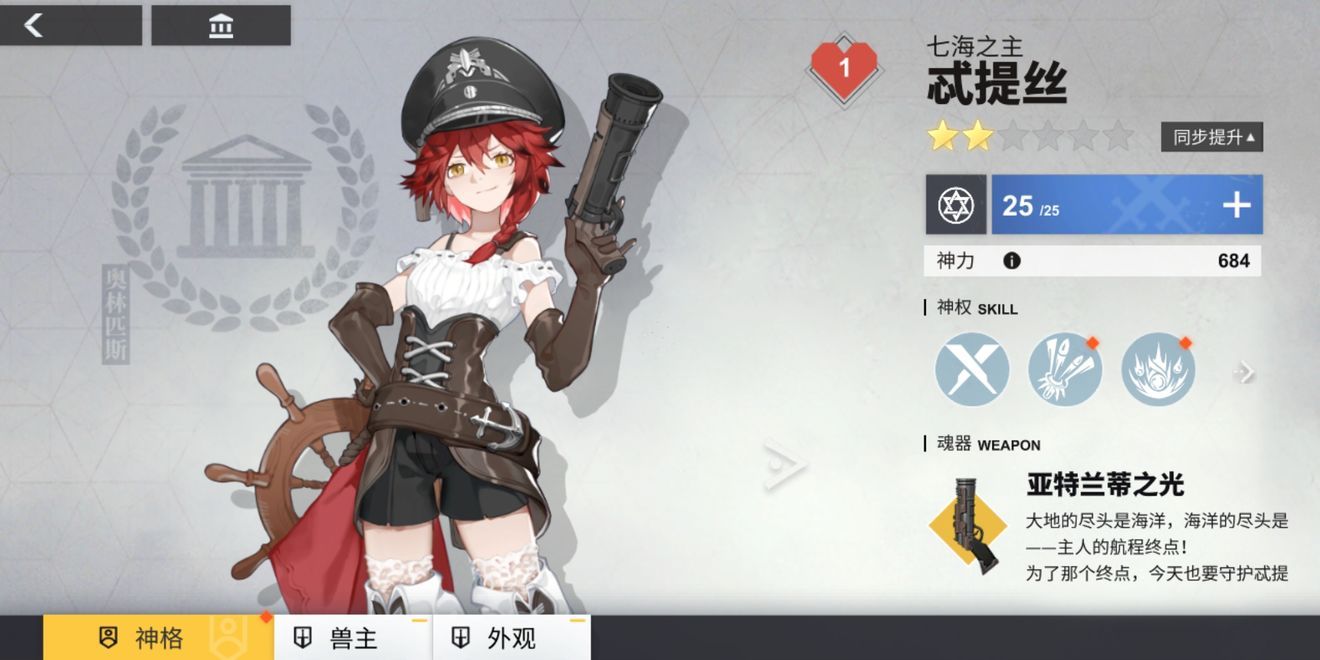Screen dimensions: 1320x660
Task: Open the temple home button
Action: coord(221,25)
